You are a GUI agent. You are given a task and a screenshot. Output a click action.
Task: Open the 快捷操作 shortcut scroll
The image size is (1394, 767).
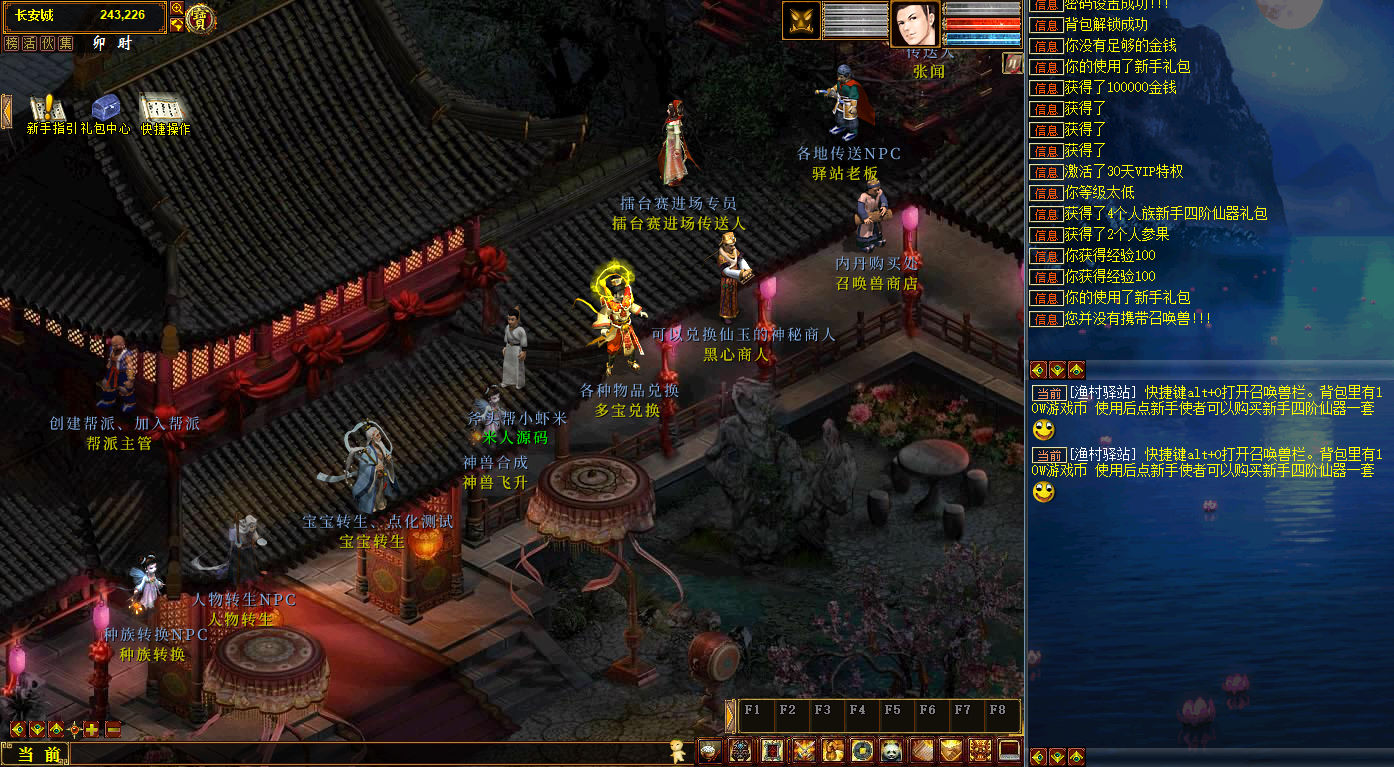point(163,108)
